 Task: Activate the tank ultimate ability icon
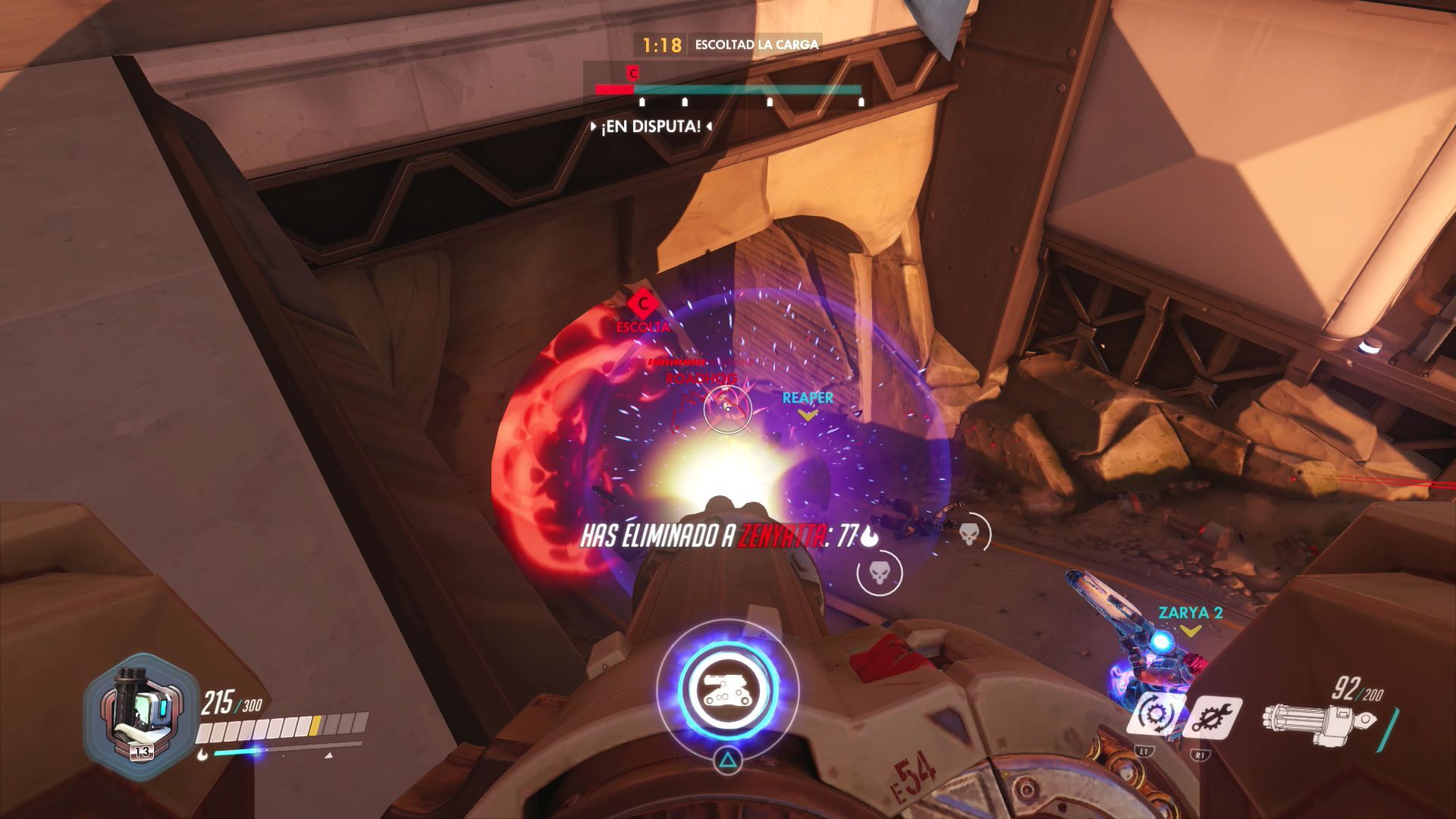727,688
